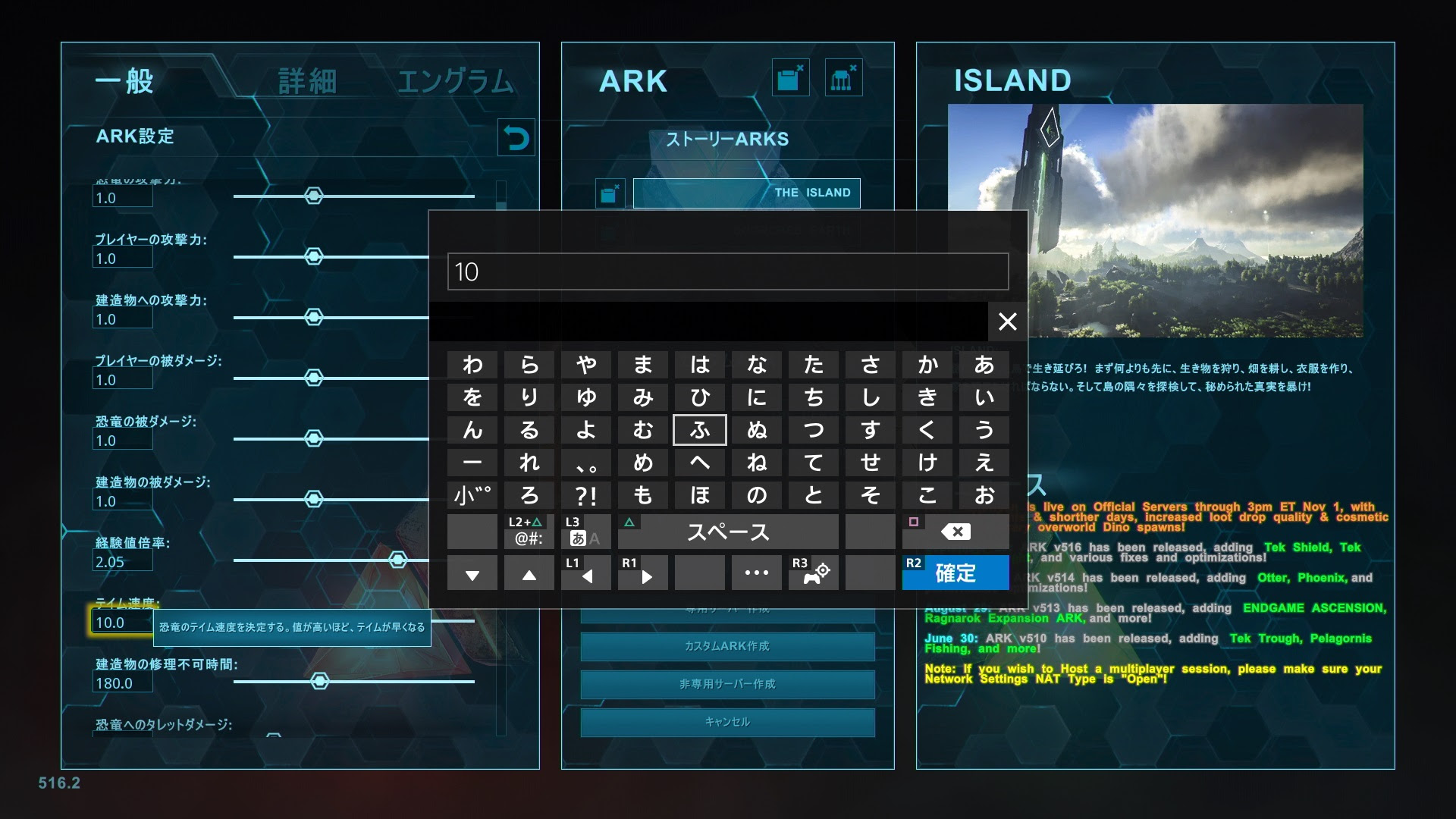
Task: Click the カスタムARK作成 button
Action: (x=726, y=646)
